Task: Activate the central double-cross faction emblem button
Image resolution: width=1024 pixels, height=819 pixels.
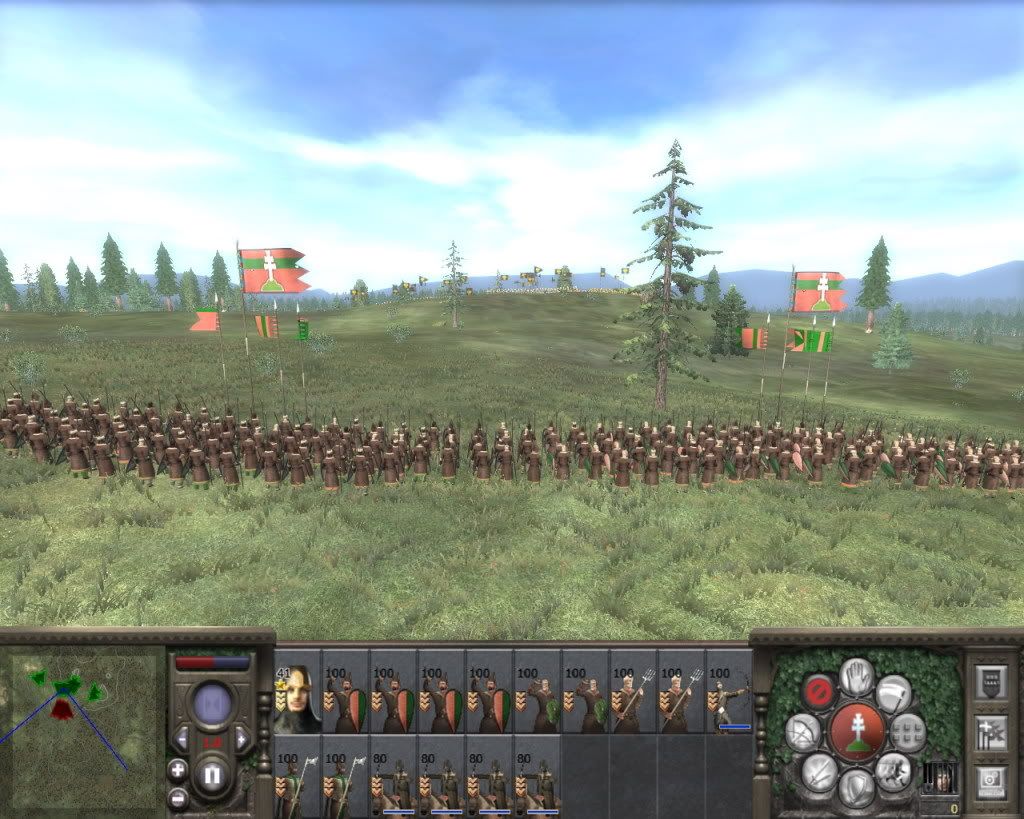Action: [857, 731]
